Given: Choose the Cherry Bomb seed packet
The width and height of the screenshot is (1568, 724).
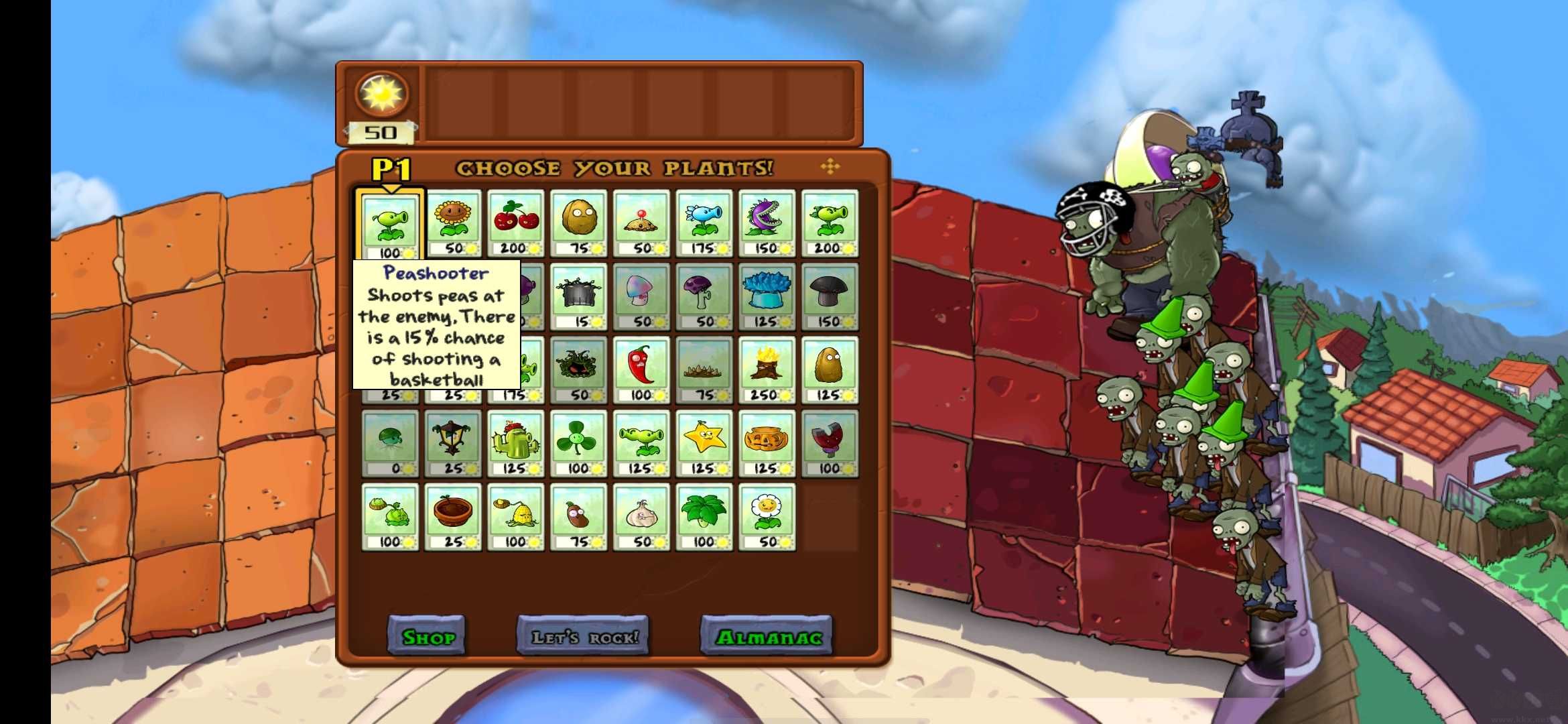Looking at the screenshot, I should click(515, 223).
